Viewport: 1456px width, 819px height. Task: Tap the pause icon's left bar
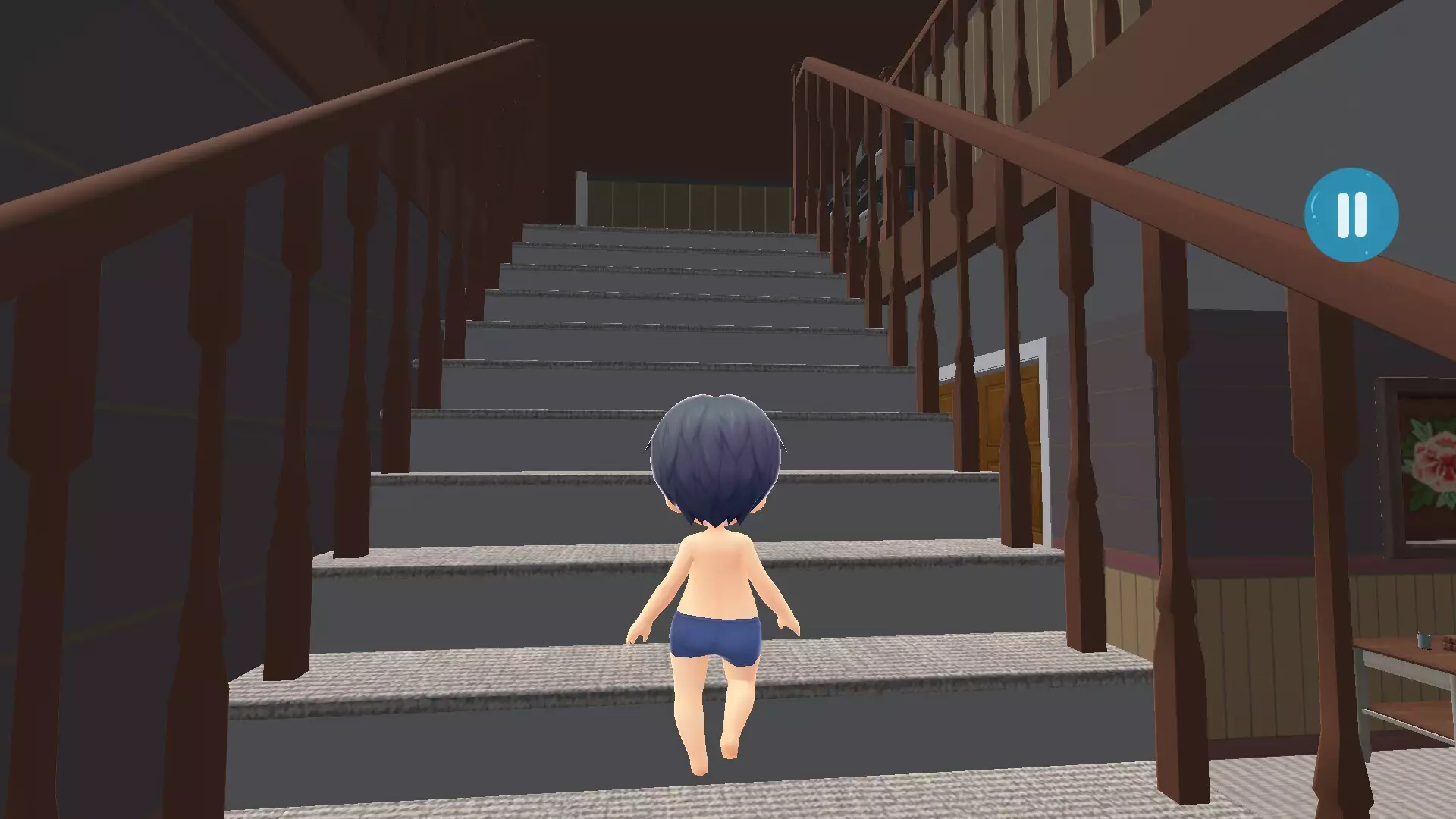pyautogui.click(x=1342, y=215)
